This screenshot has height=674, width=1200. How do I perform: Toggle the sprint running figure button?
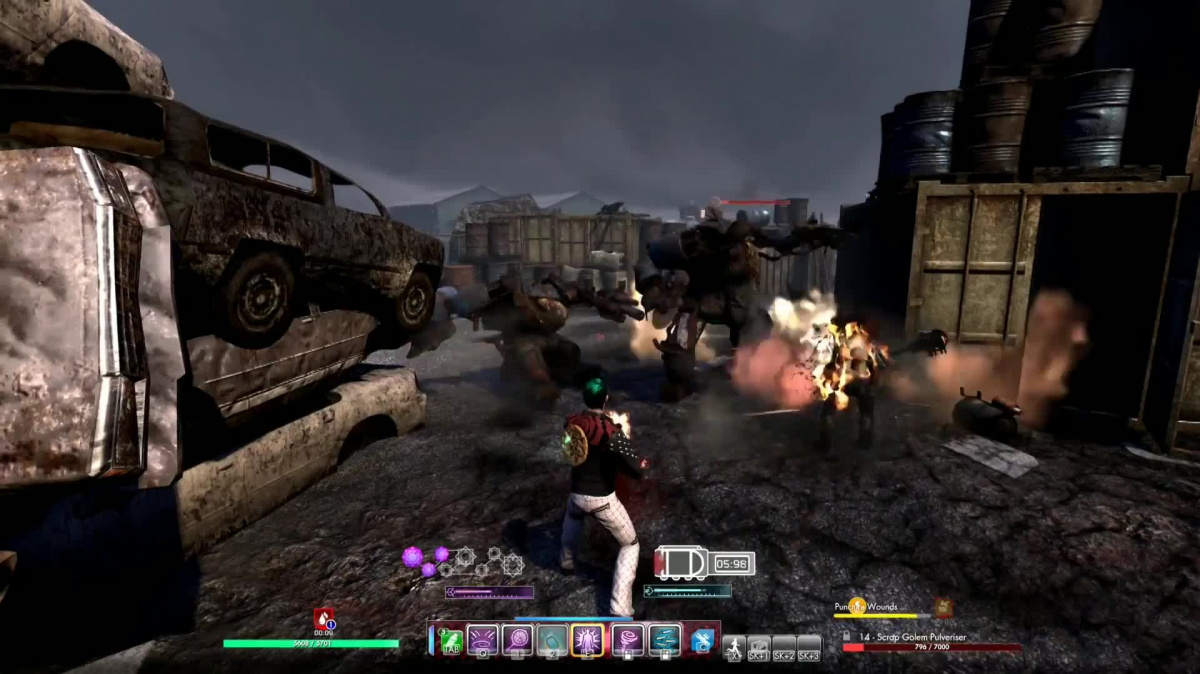pos(734,646)
